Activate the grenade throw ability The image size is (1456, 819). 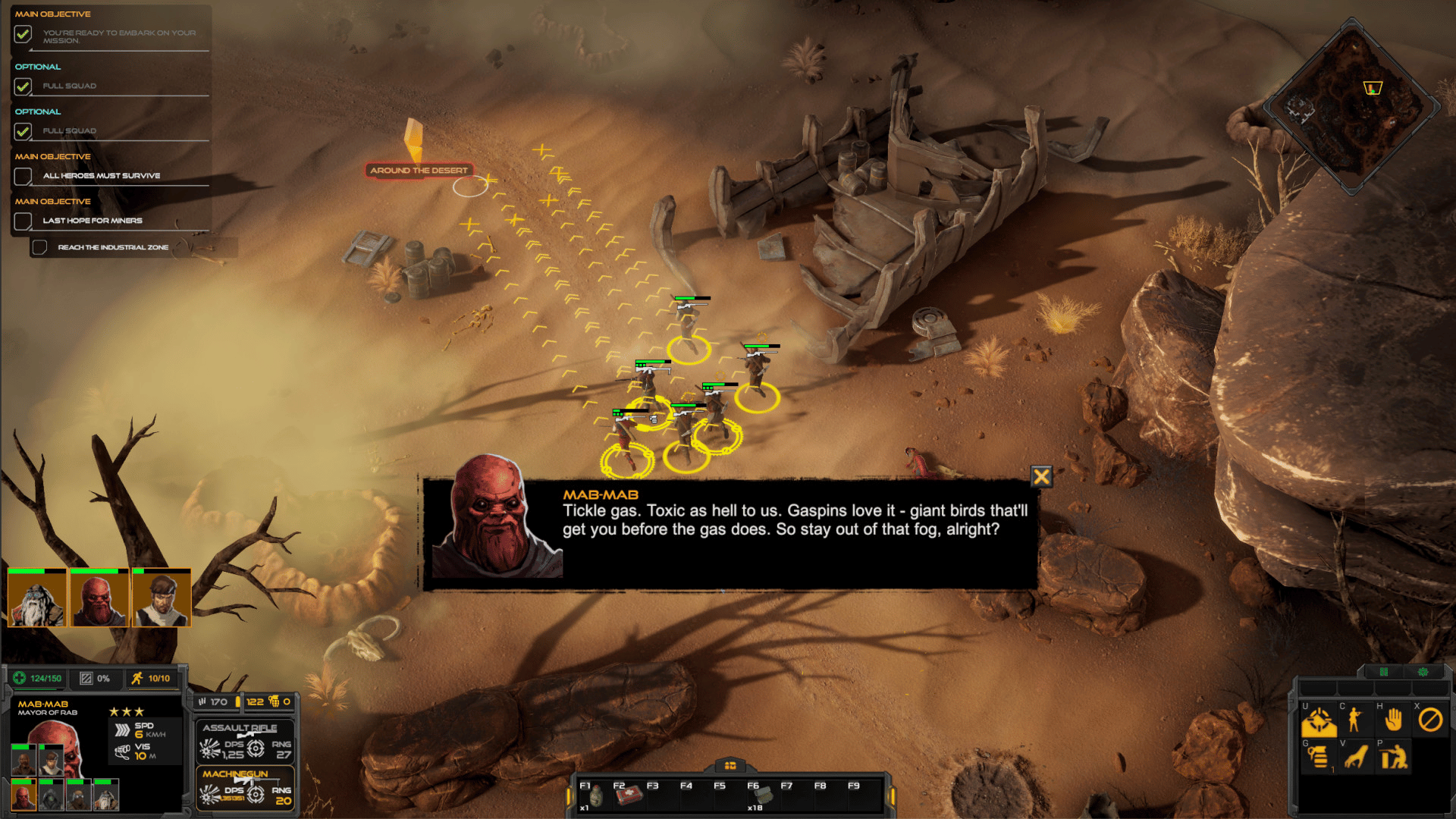[x=1319, y=757]
